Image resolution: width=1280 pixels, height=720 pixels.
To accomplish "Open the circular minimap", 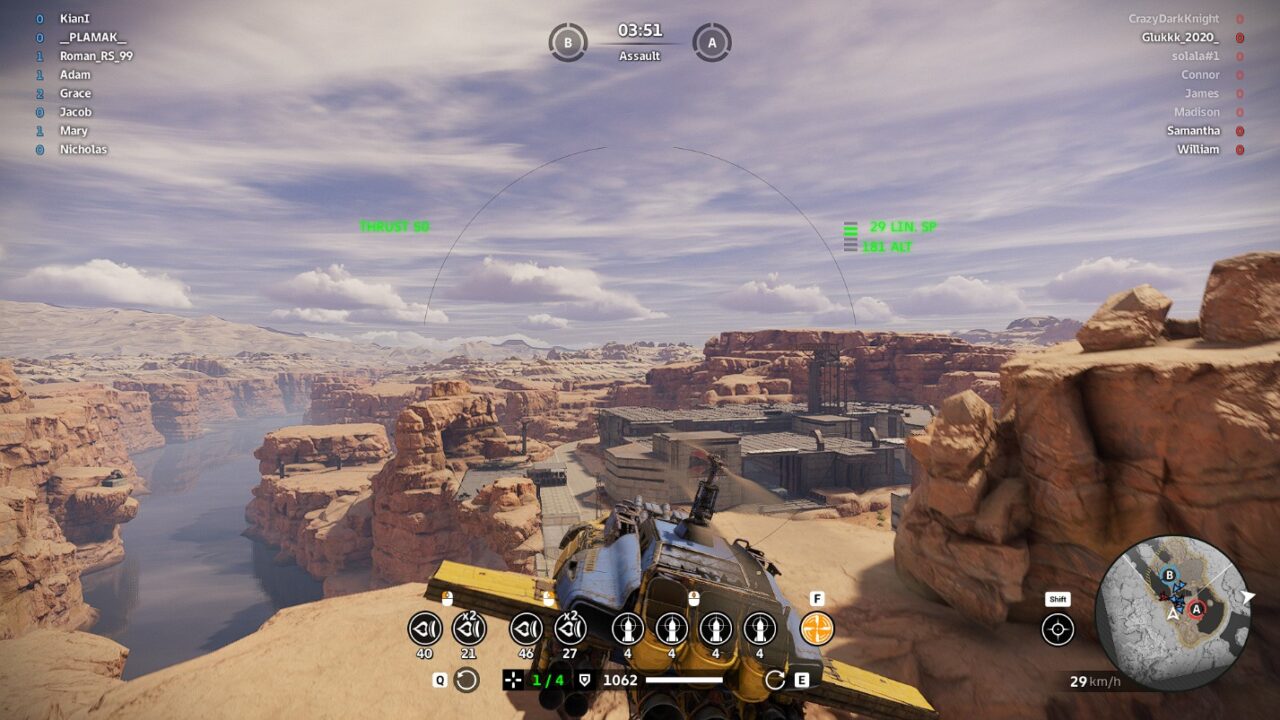I will [x=1172, y=612].
